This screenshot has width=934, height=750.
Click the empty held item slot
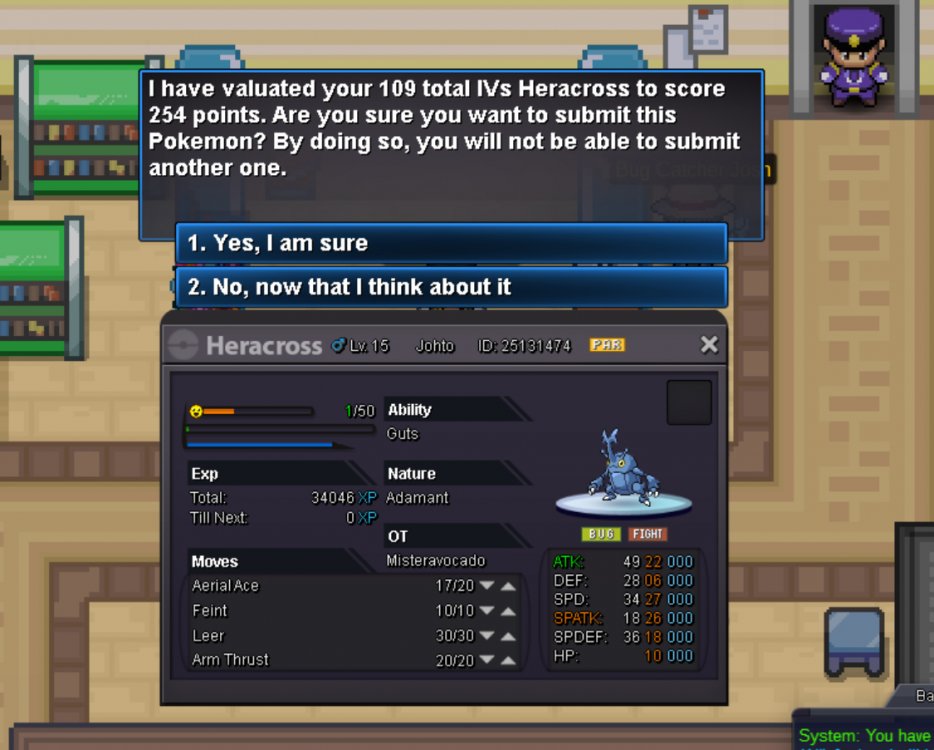(689, 402)
